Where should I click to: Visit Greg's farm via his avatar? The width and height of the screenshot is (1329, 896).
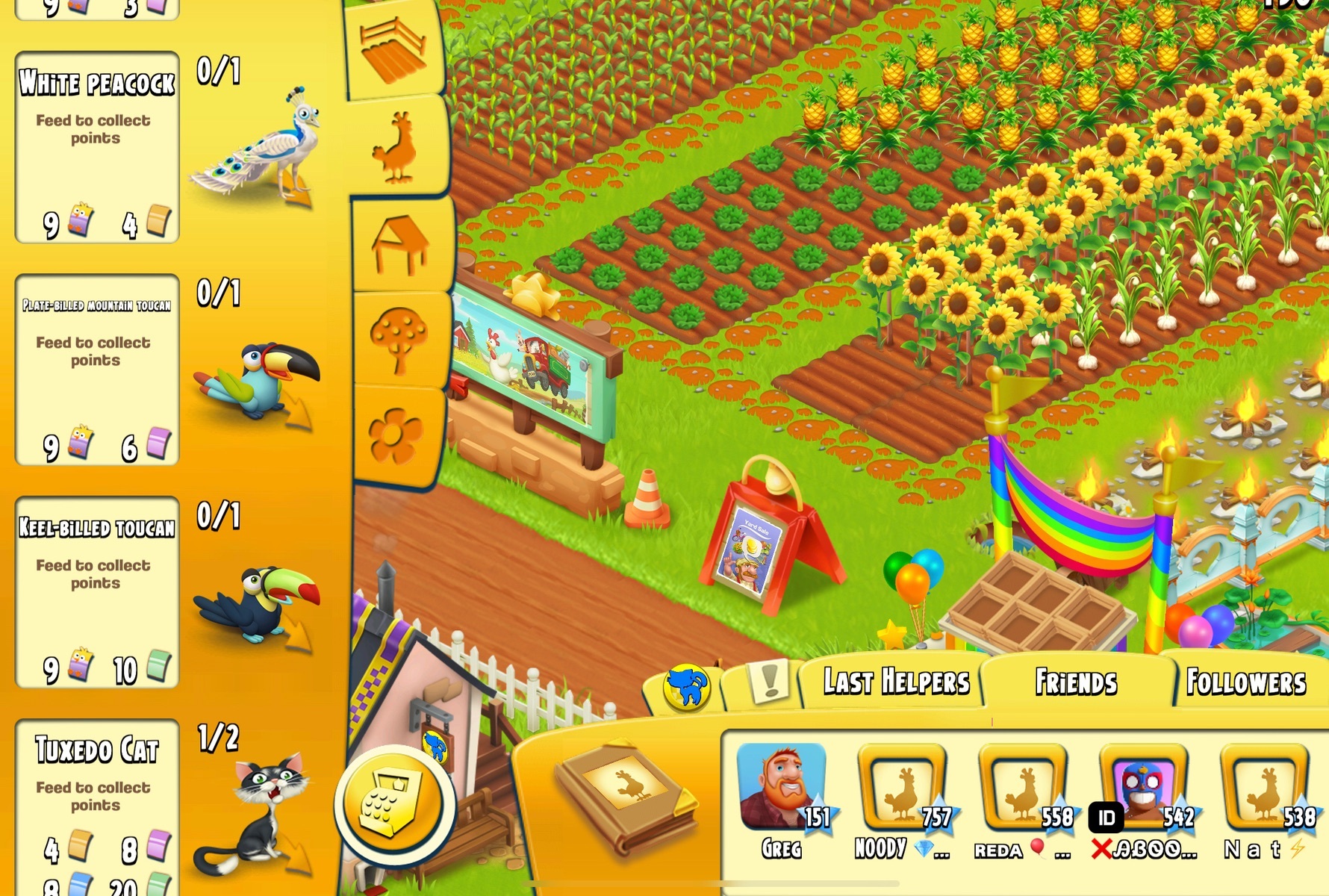click(x=782, y=786)
